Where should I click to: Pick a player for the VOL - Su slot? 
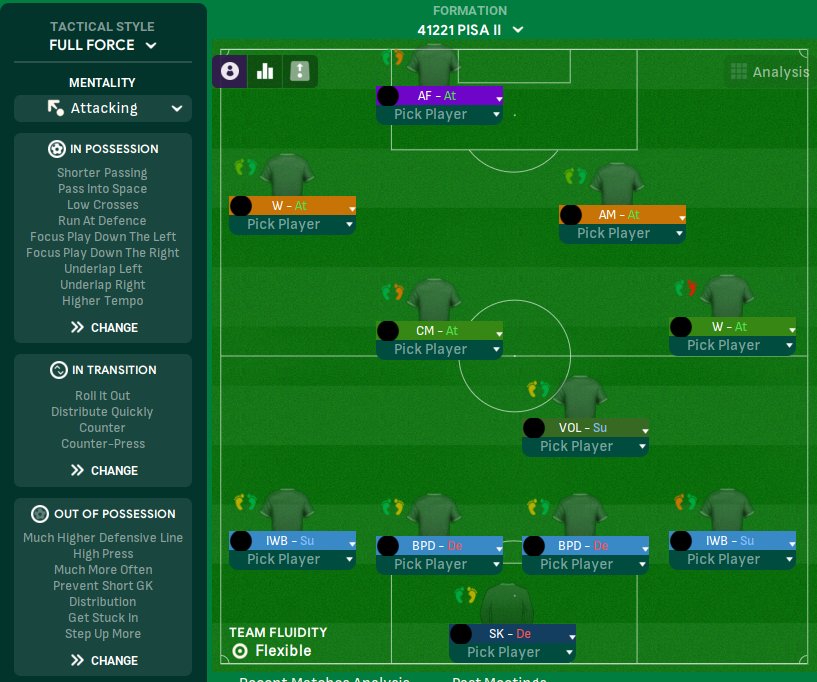585,446
